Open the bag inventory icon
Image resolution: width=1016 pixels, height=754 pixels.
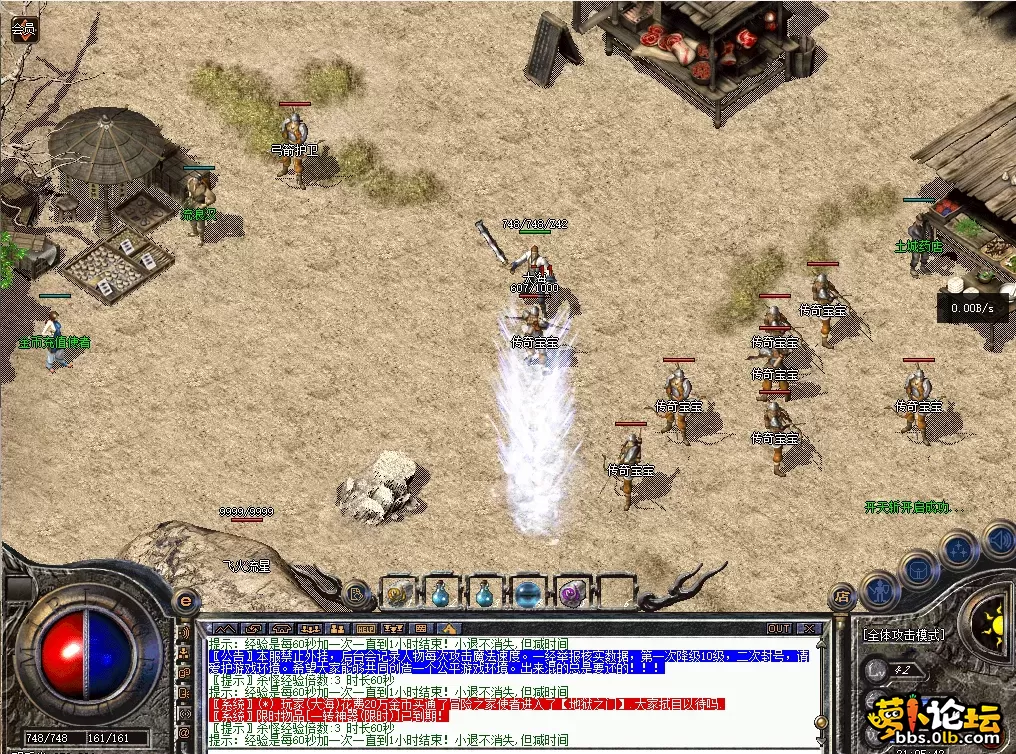(918, 571)
